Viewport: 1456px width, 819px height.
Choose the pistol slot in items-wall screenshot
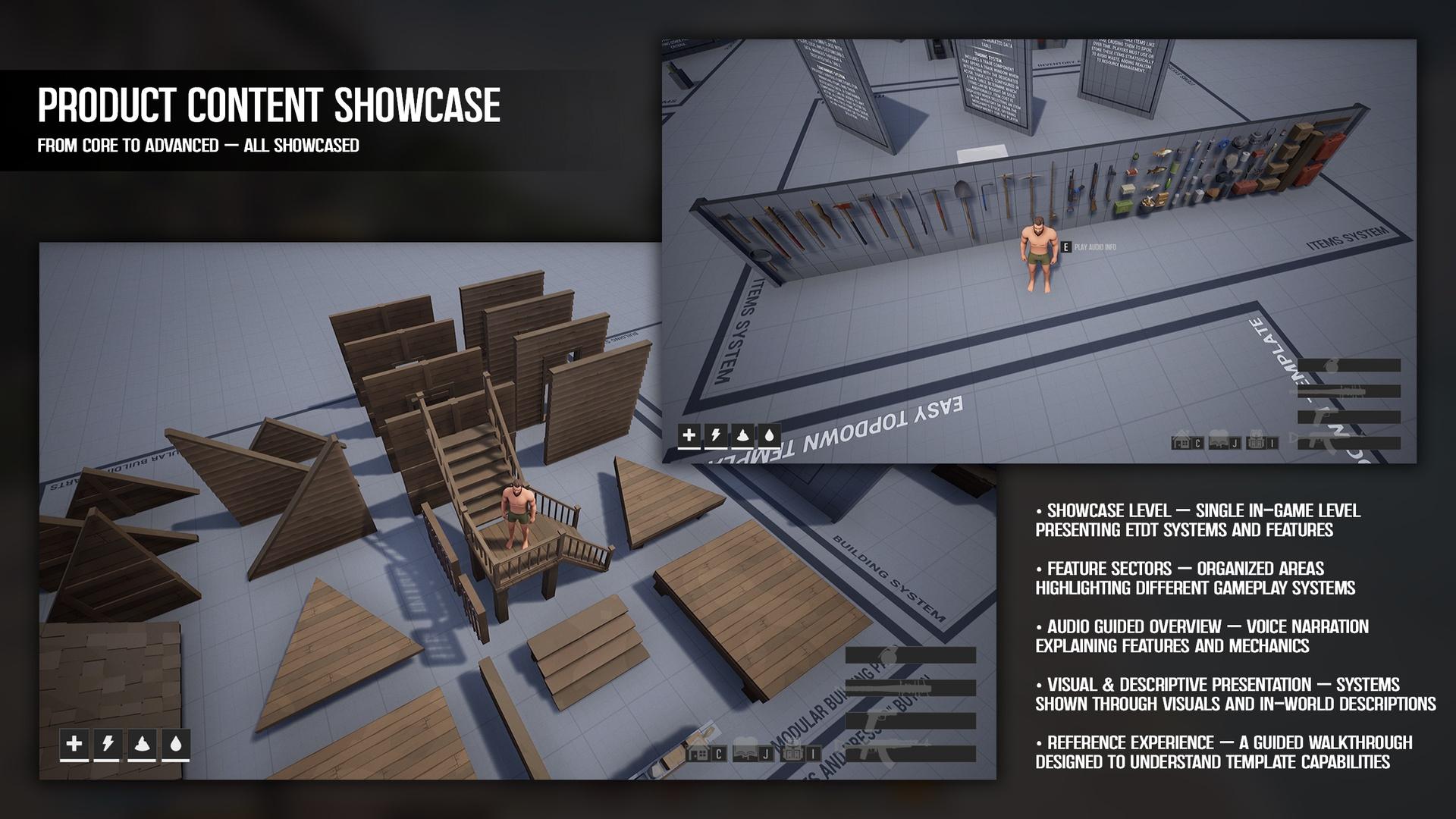1348,417
